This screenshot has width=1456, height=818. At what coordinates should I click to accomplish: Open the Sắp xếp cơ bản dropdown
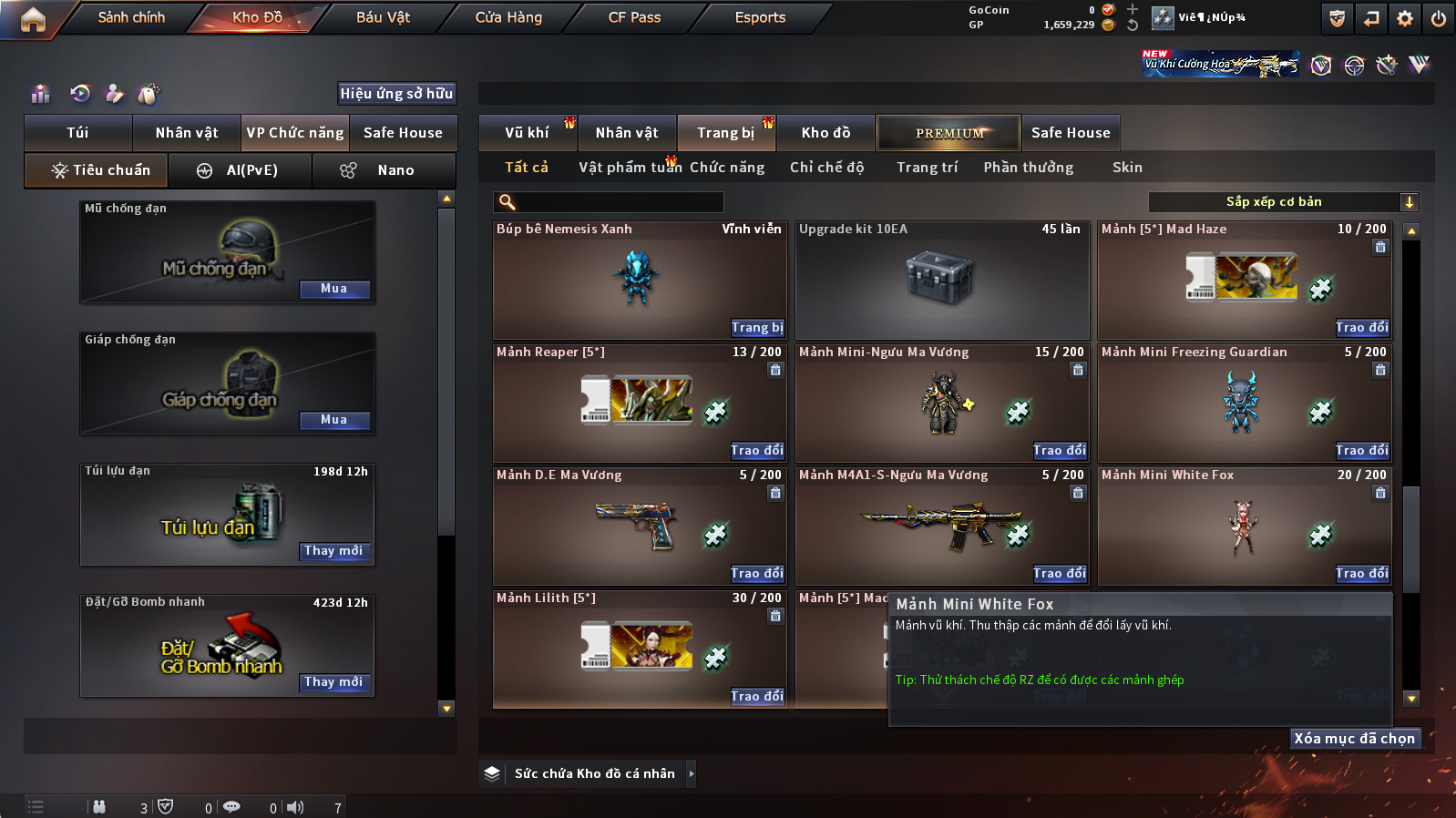(x=1283, y=202)
